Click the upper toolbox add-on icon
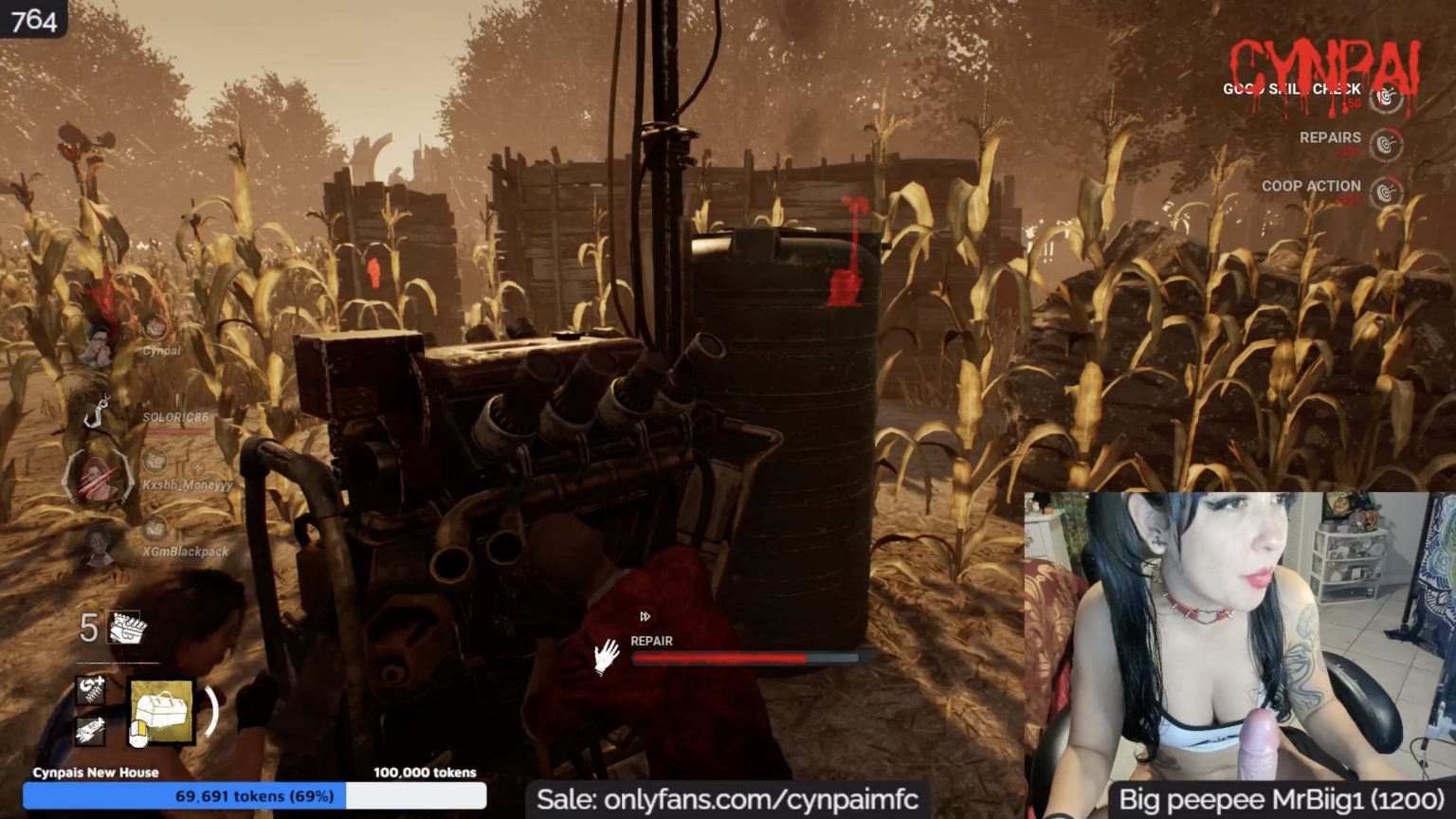The height and width of the screenshot is (819, 1456). (x=91, y=688)
